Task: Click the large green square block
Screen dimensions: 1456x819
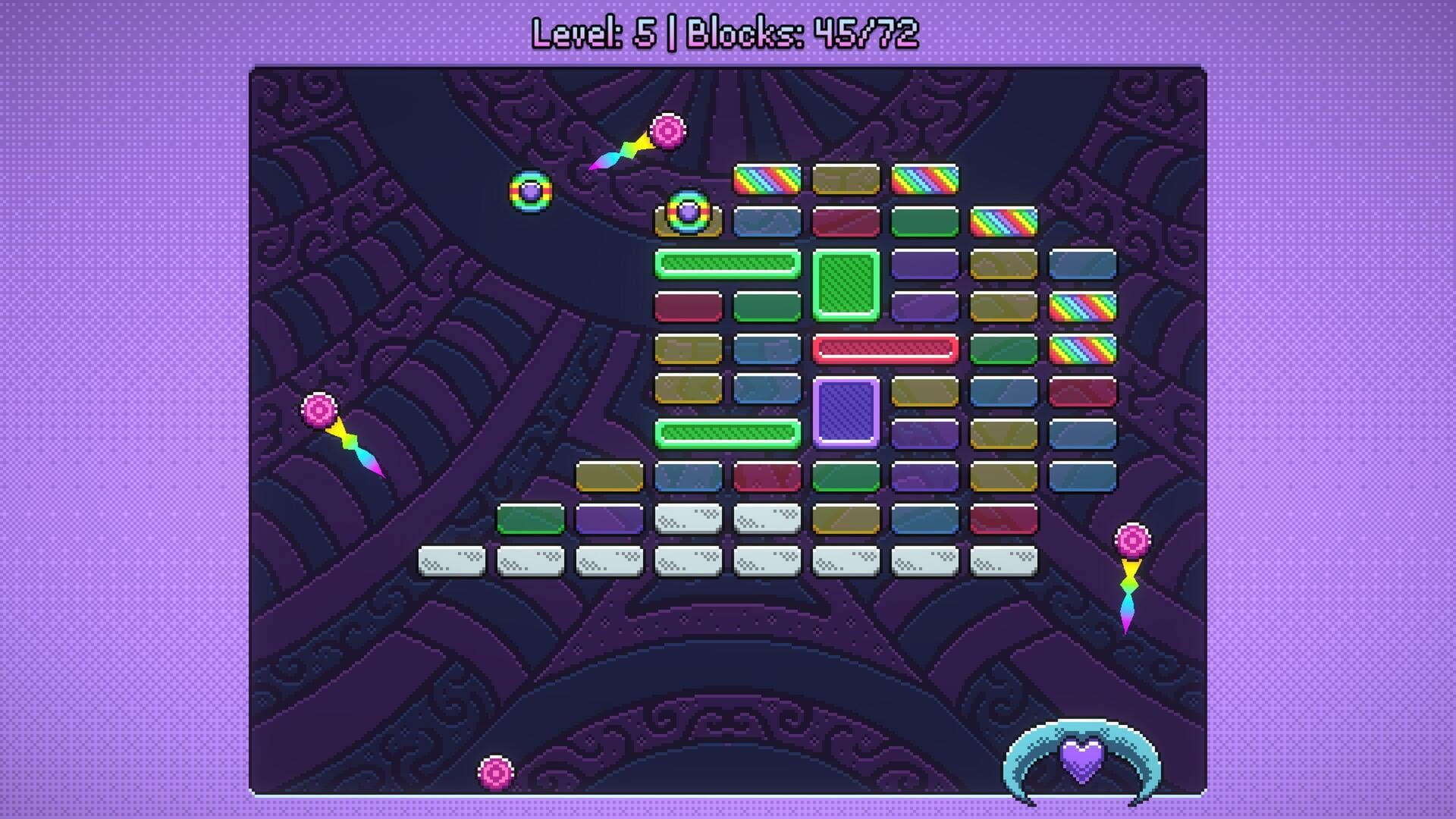Action: (x=846, y=284)
